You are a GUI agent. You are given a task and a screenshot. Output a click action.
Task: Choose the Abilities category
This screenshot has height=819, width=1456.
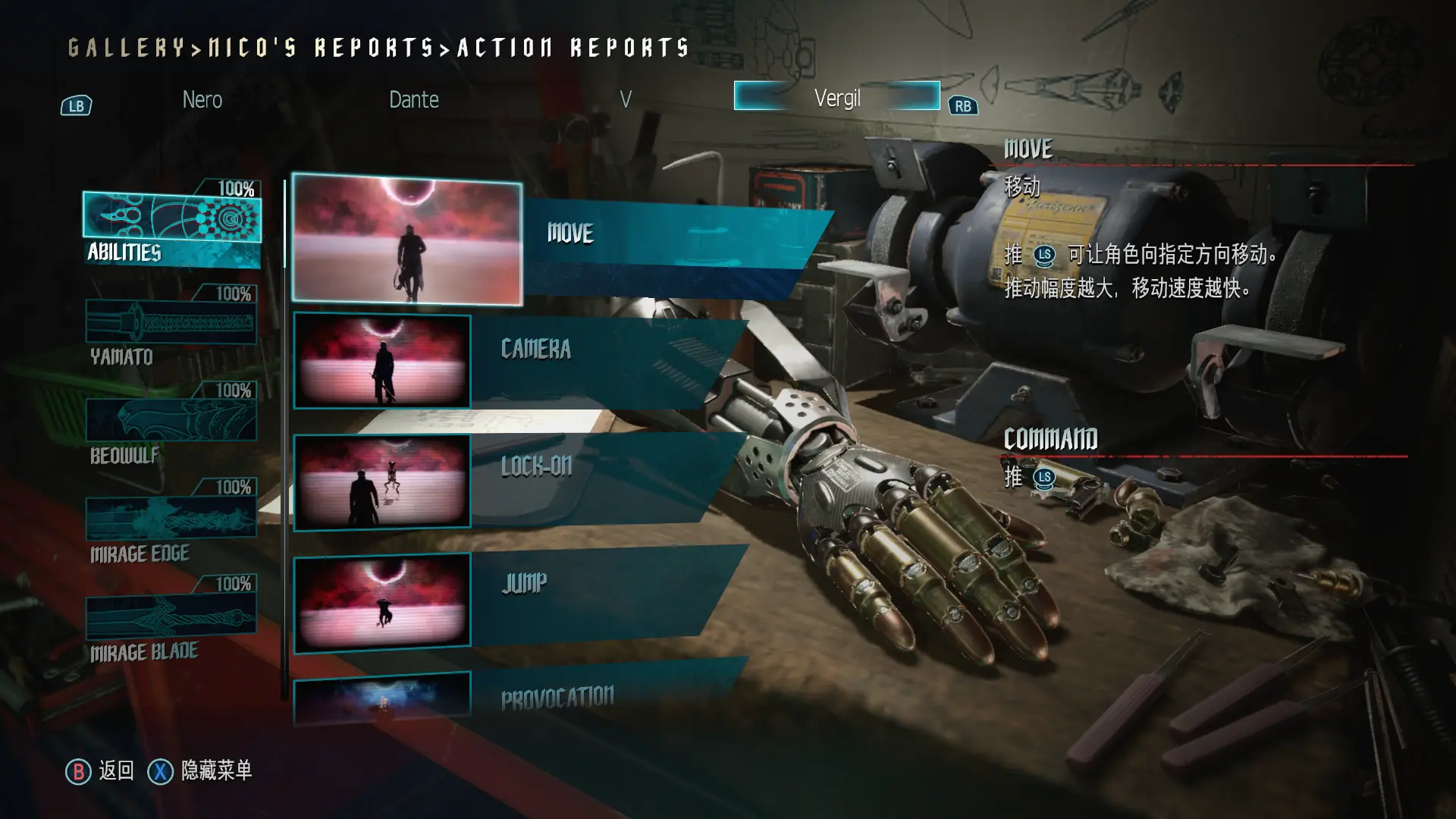coord(172,228)
